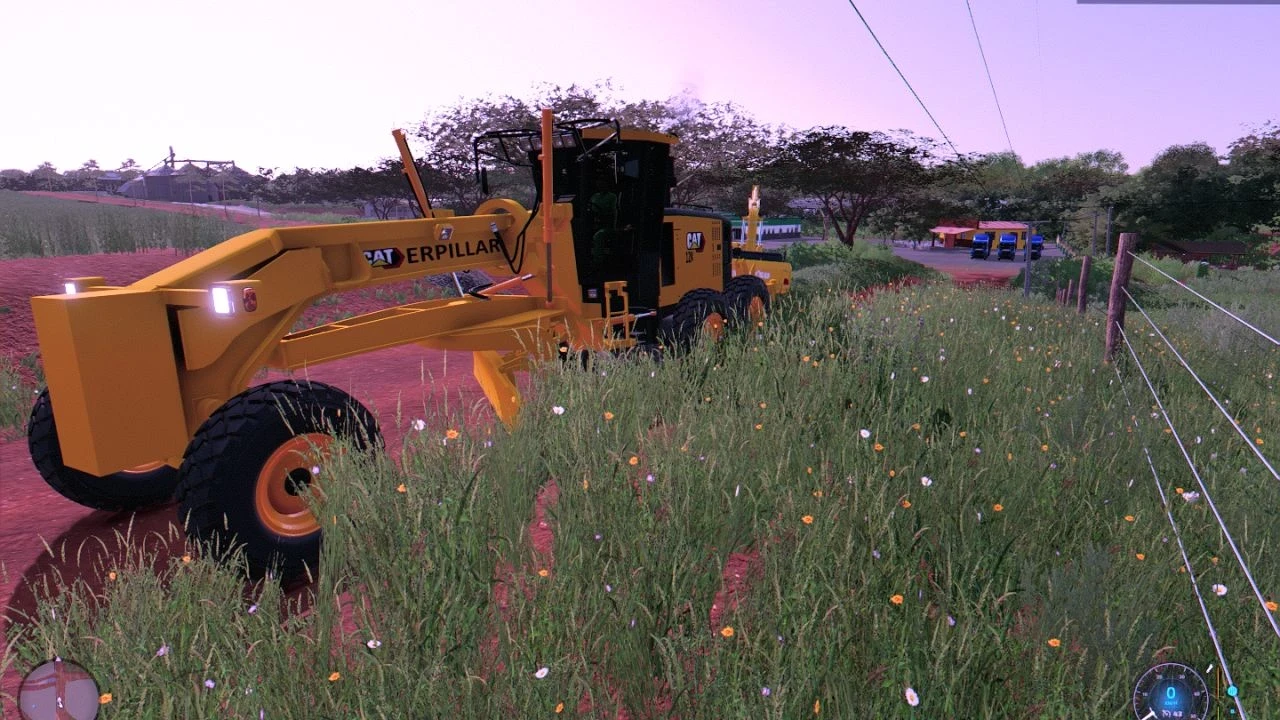This screenshot has height=720, width=1280.
Task: Select the cruise control indicator below the speedometer
Action: [x=1167, y=712]
